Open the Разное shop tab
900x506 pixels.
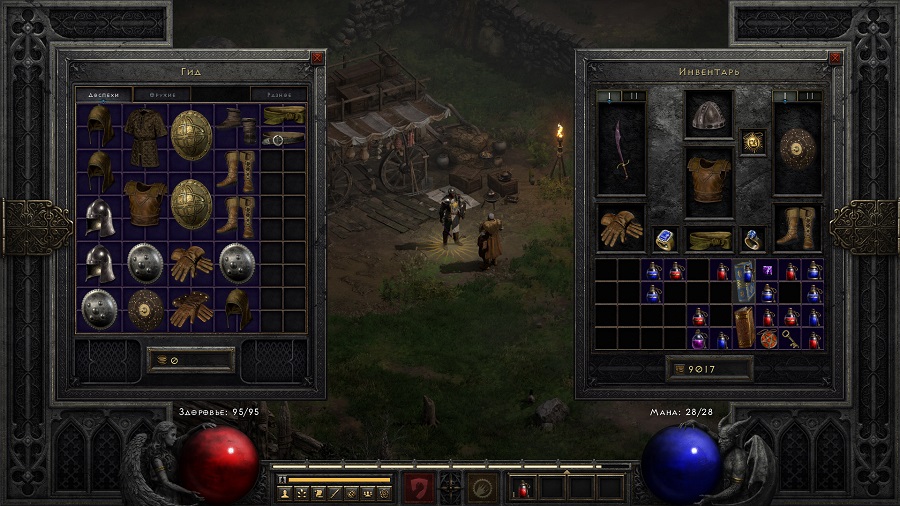tap(277, 95)
